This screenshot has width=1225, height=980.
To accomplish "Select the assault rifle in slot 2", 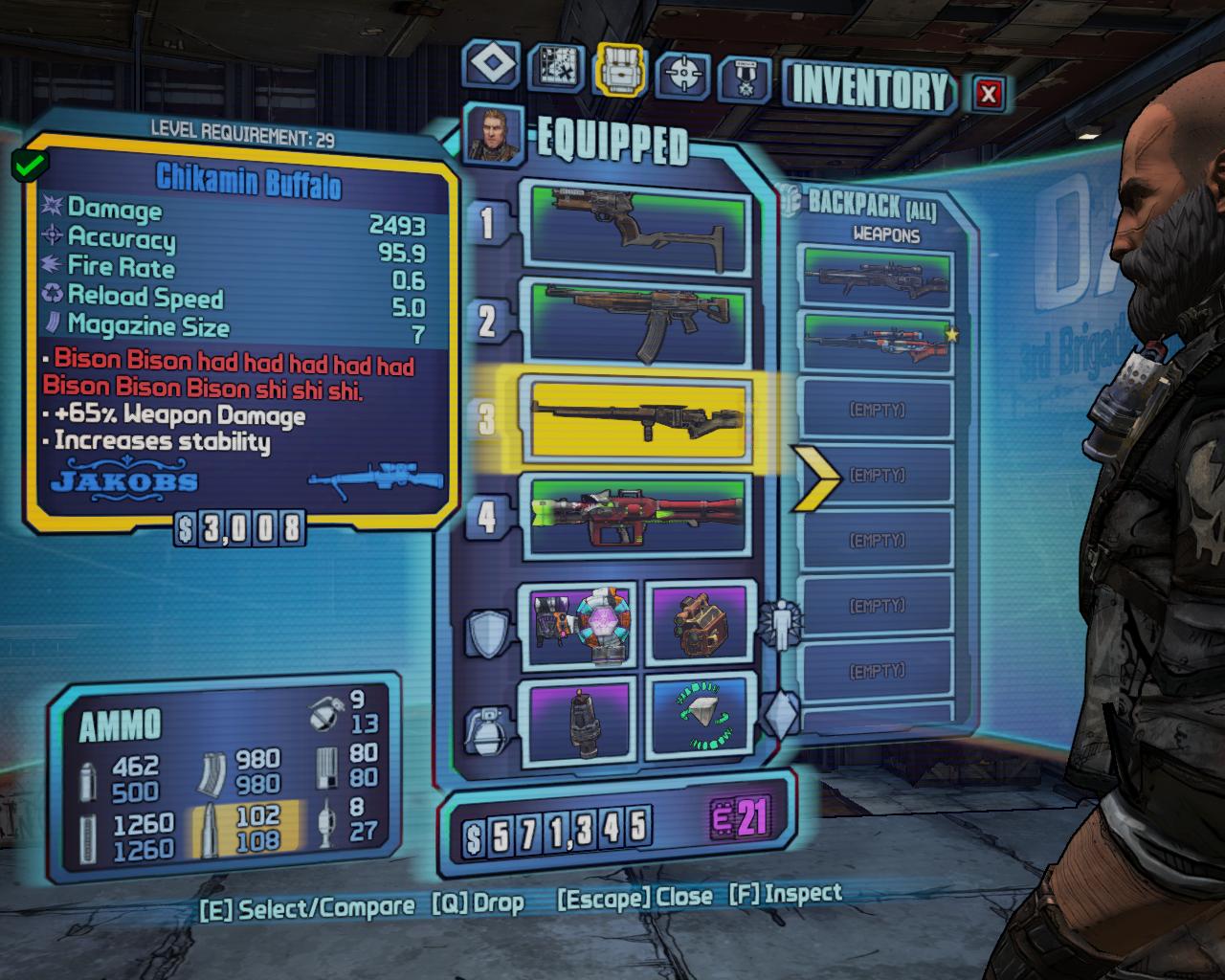I will coord(633,321).
